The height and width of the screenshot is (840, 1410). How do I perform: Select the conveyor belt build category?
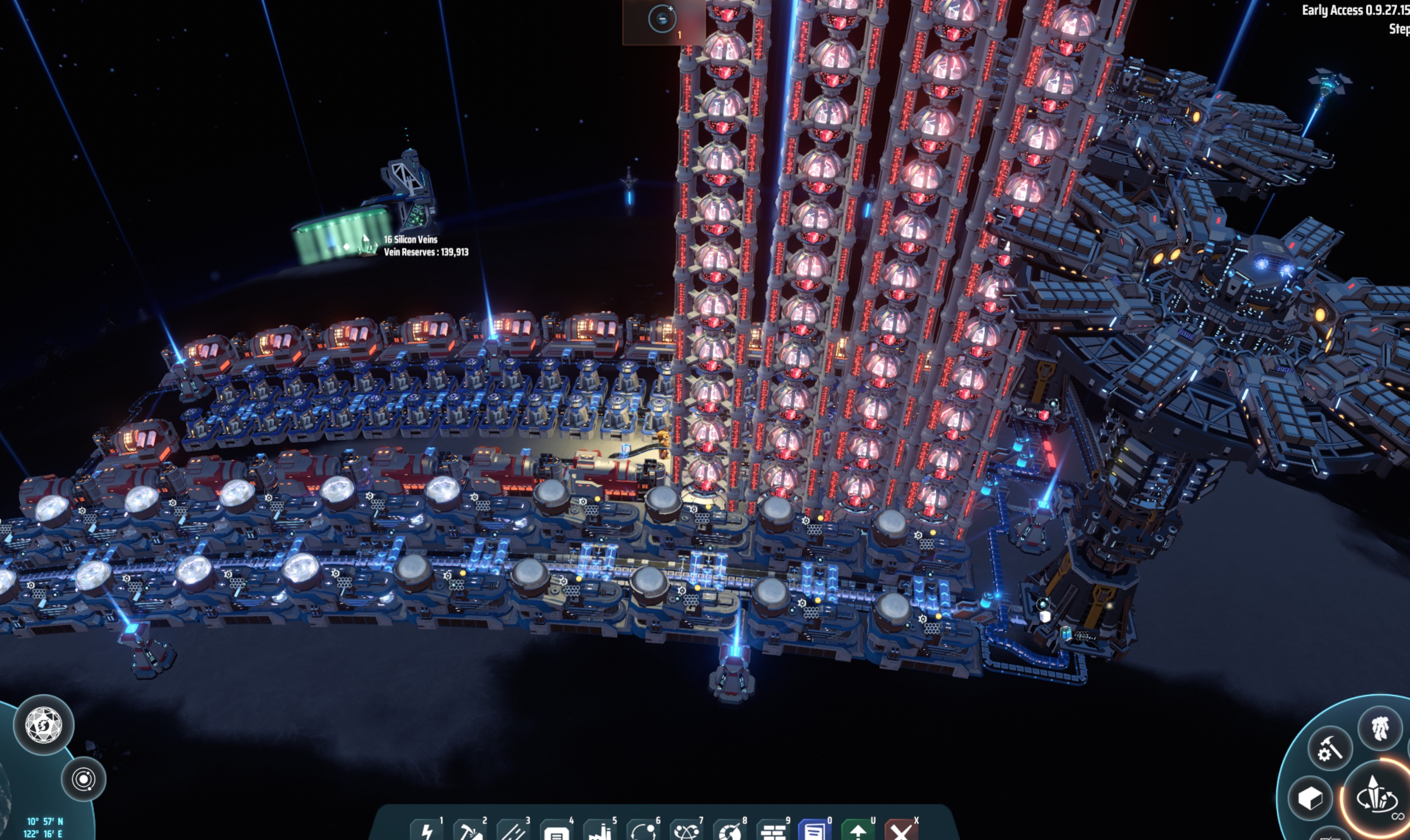pyautogui.click(x=515, y=832)
